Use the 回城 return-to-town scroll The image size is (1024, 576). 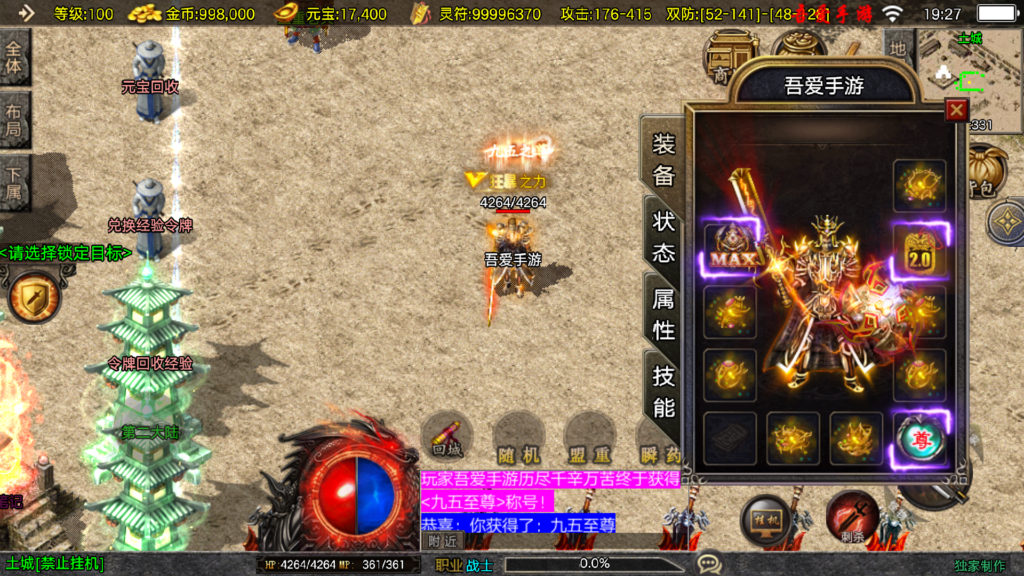[447, 438]
